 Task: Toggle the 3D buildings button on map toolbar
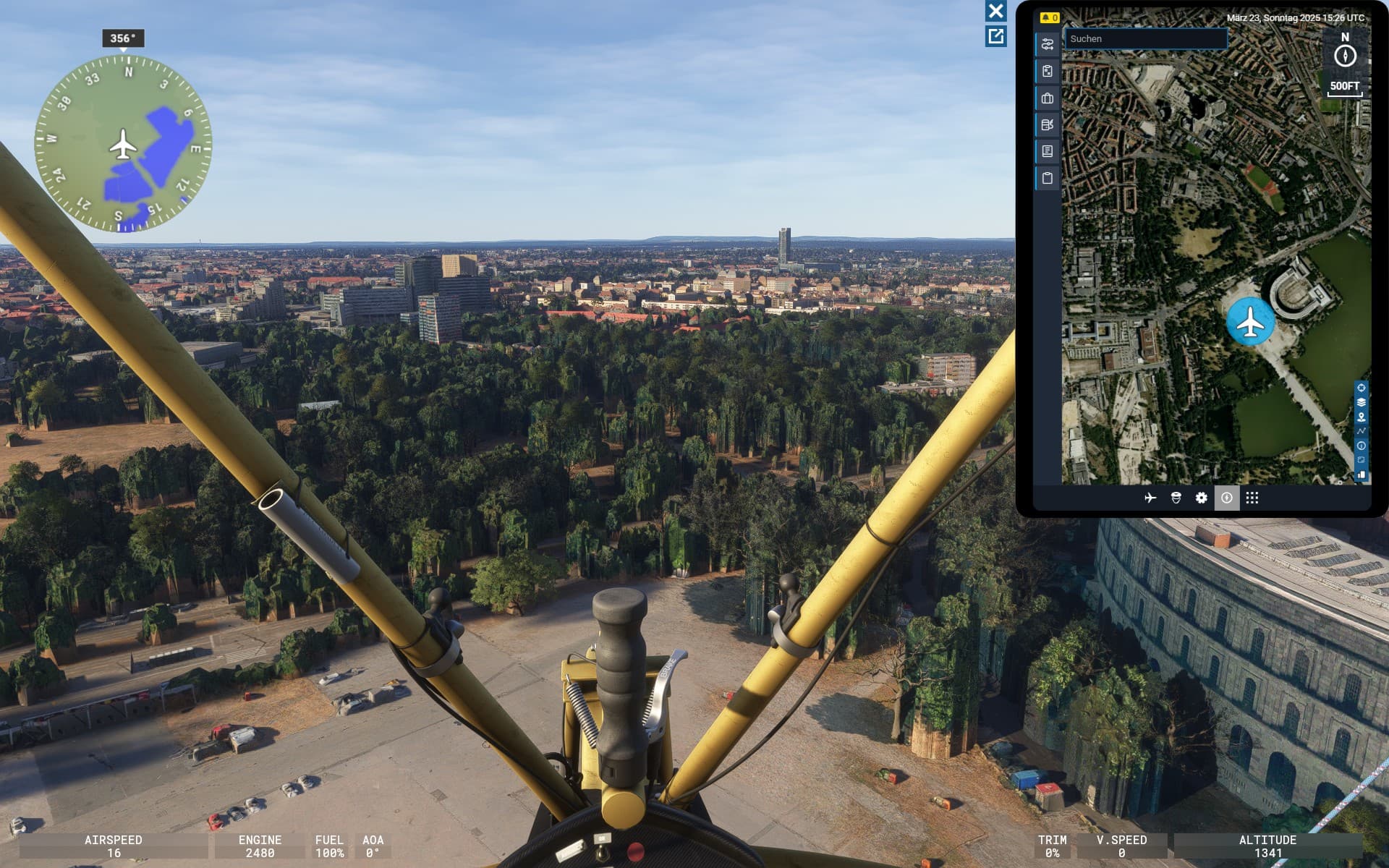pyautogui.click(x=1361, y=475)
